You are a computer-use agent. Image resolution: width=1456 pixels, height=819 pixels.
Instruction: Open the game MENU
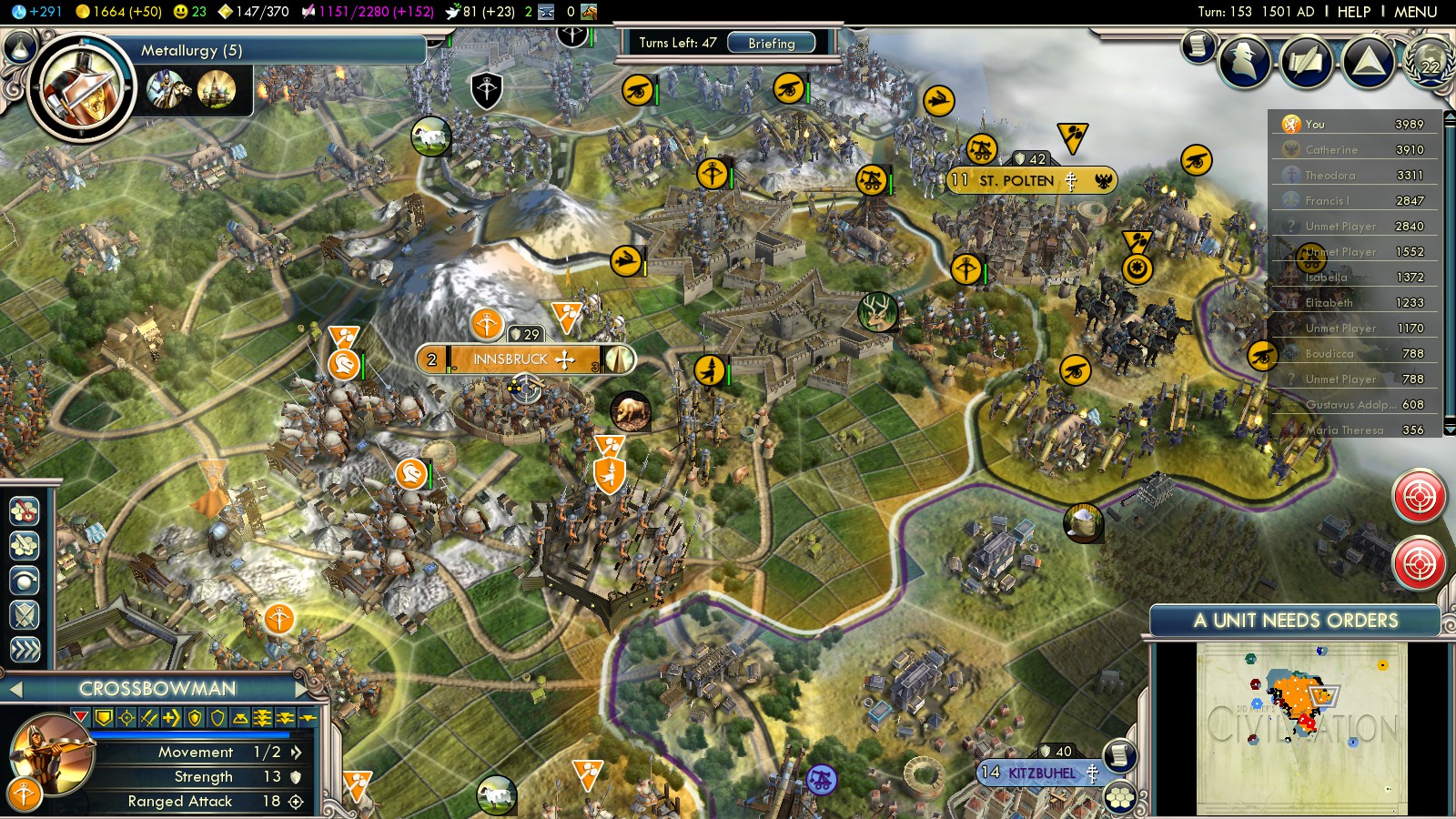[x=1415, y=12]
